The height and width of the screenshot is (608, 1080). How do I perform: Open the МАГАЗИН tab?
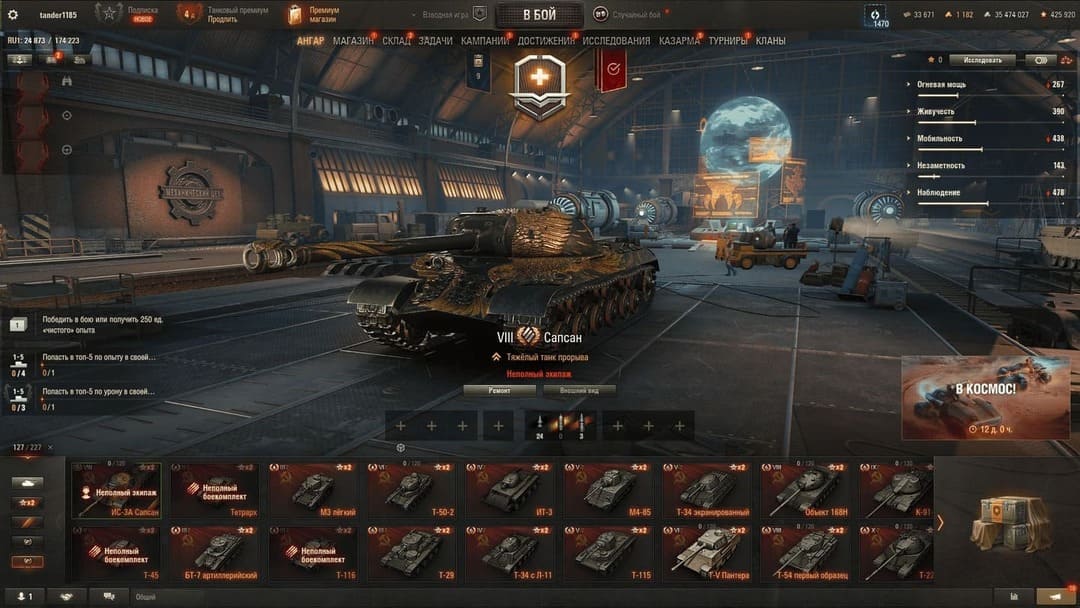[x=353, y=41]
